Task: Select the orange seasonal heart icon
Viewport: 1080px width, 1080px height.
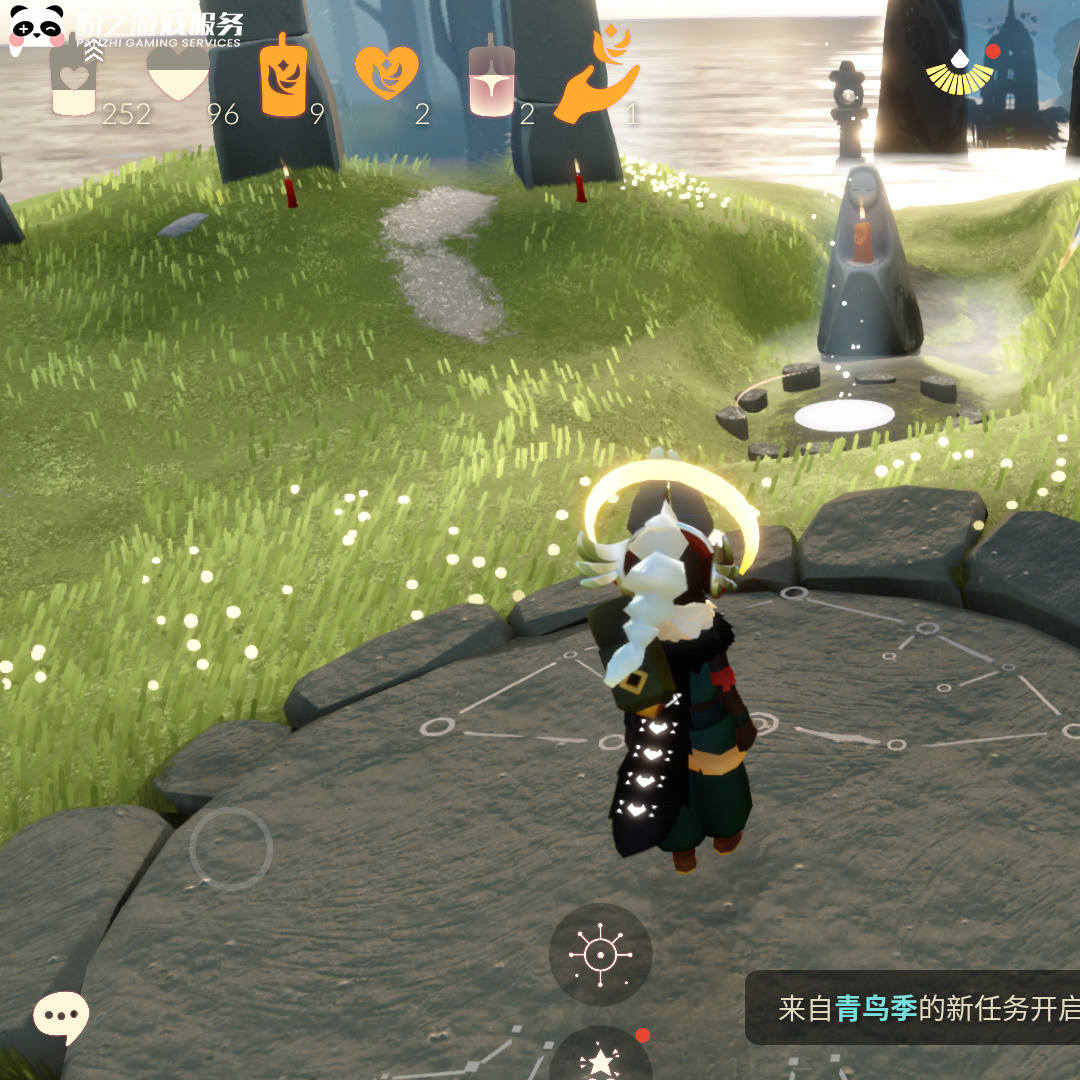Action: pos(385,73)
